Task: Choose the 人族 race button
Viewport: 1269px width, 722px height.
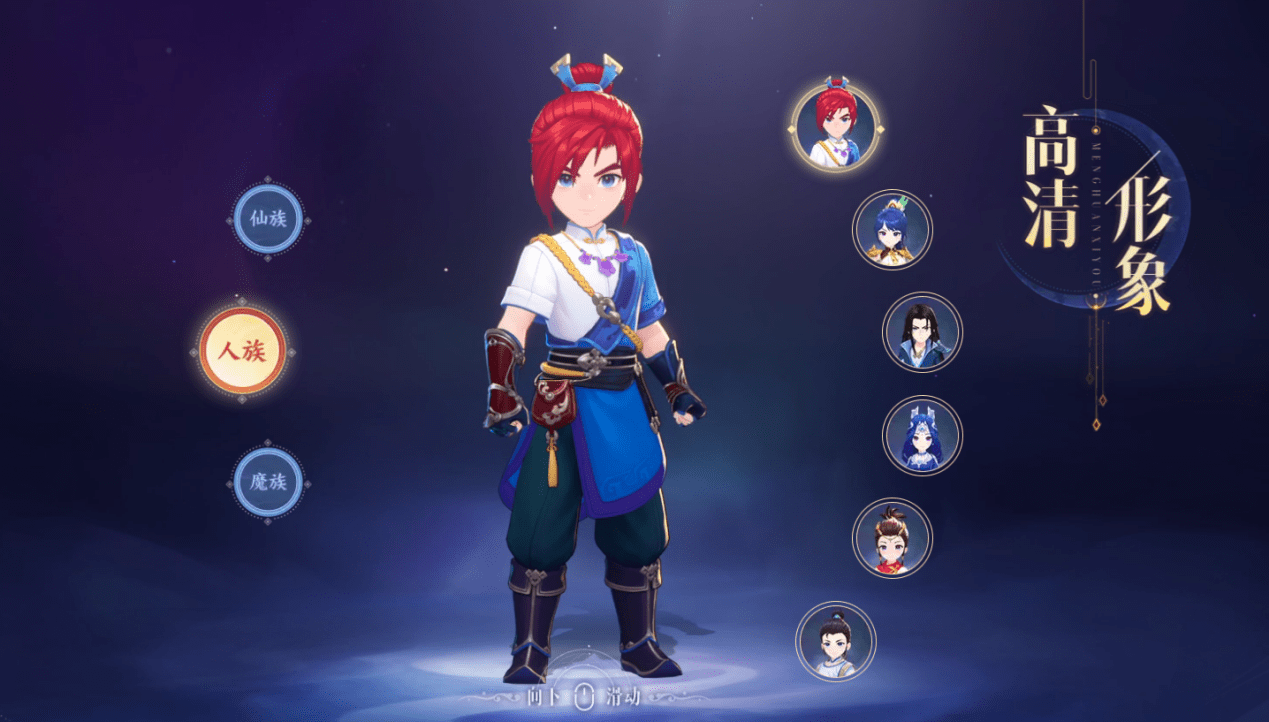Action: [x=242, y=351]
